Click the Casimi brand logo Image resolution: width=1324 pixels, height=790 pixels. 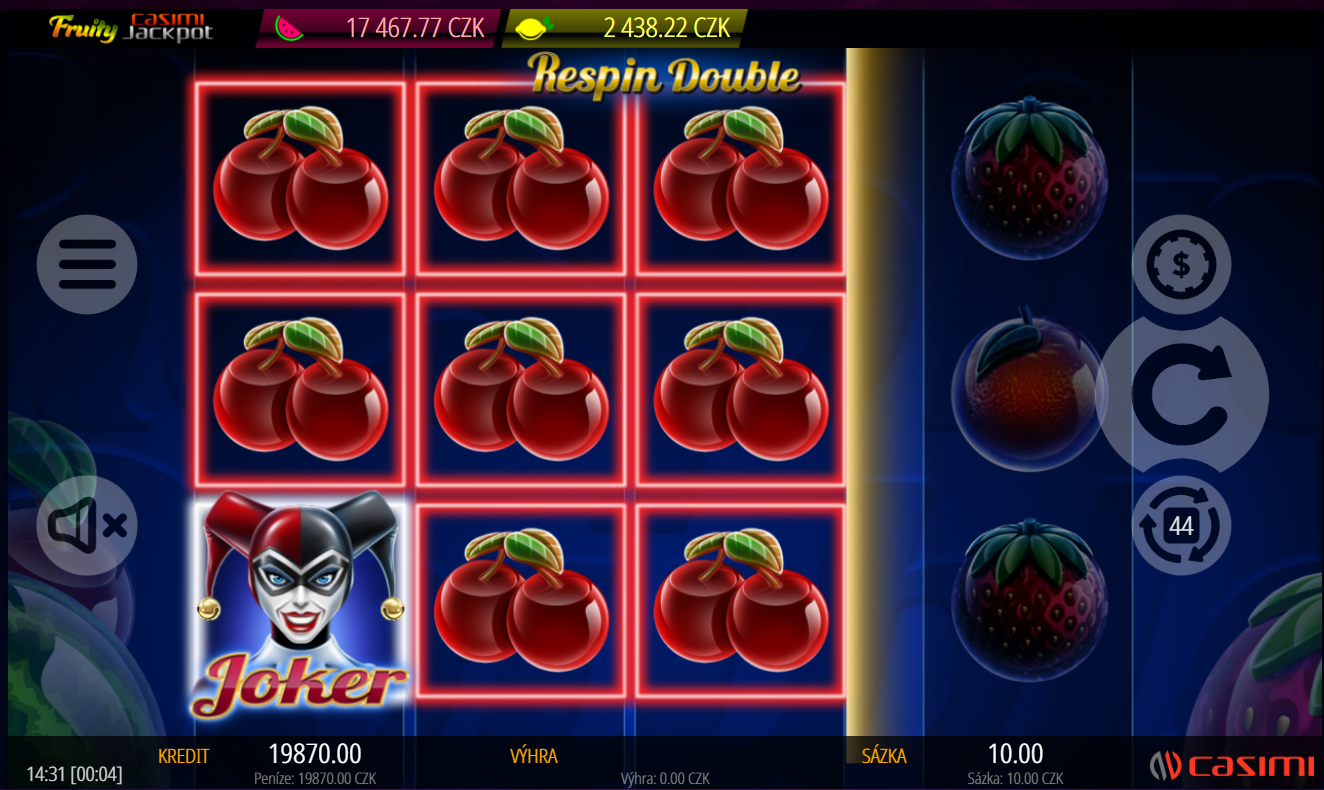coord(1231,766)
